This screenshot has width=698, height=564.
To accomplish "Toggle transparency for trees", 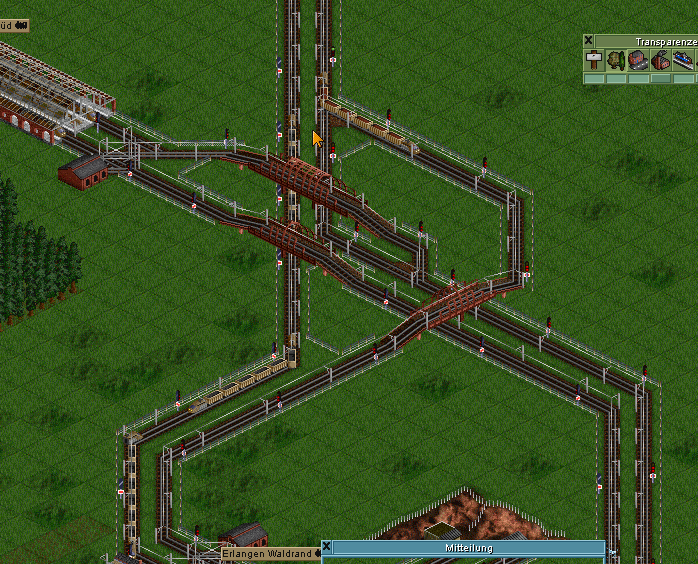I will click(616, 60).
